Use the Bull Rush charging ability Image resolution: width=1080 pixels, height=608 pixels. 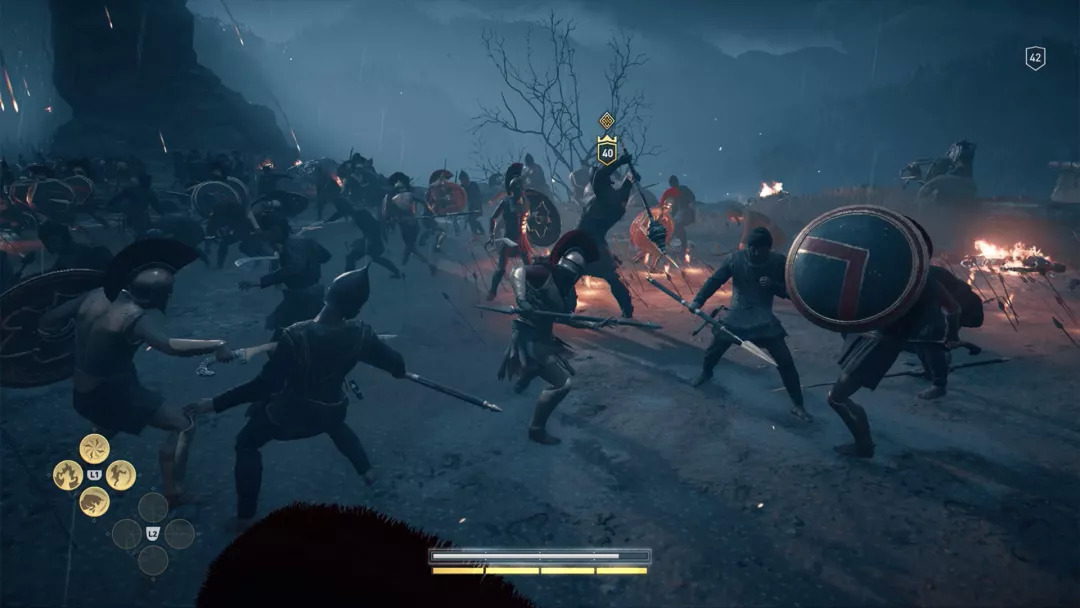(x=94, y=501)
